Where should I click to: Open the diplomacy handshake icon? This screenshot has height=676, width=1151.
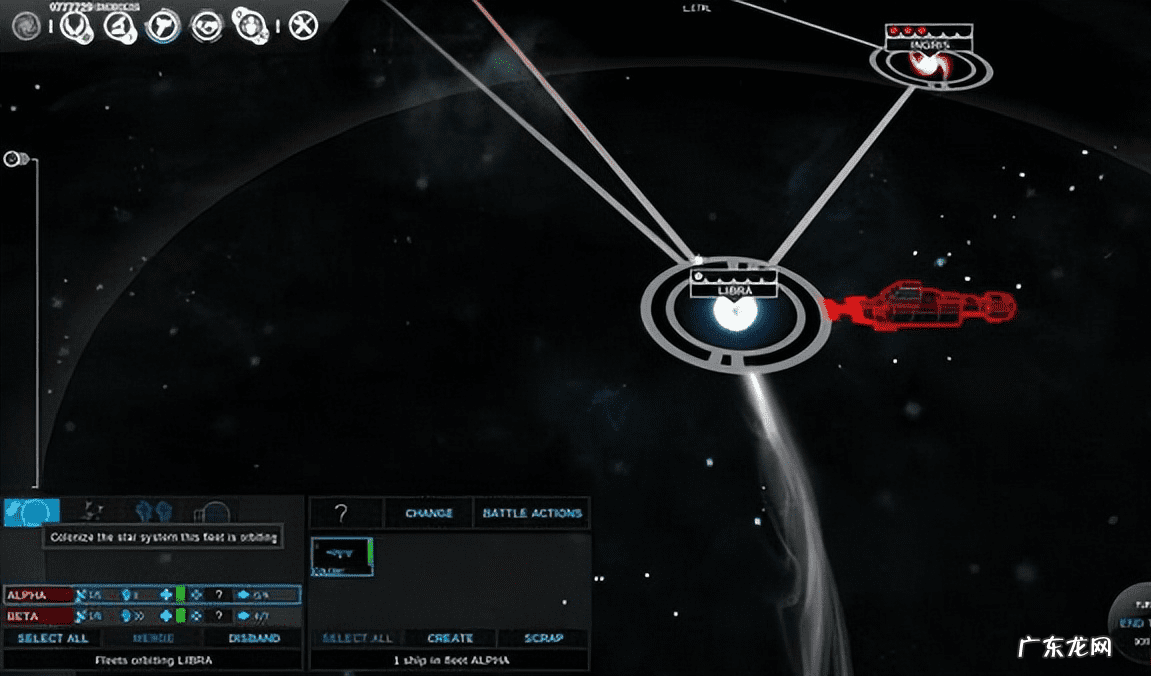click(x=207, y=25)
